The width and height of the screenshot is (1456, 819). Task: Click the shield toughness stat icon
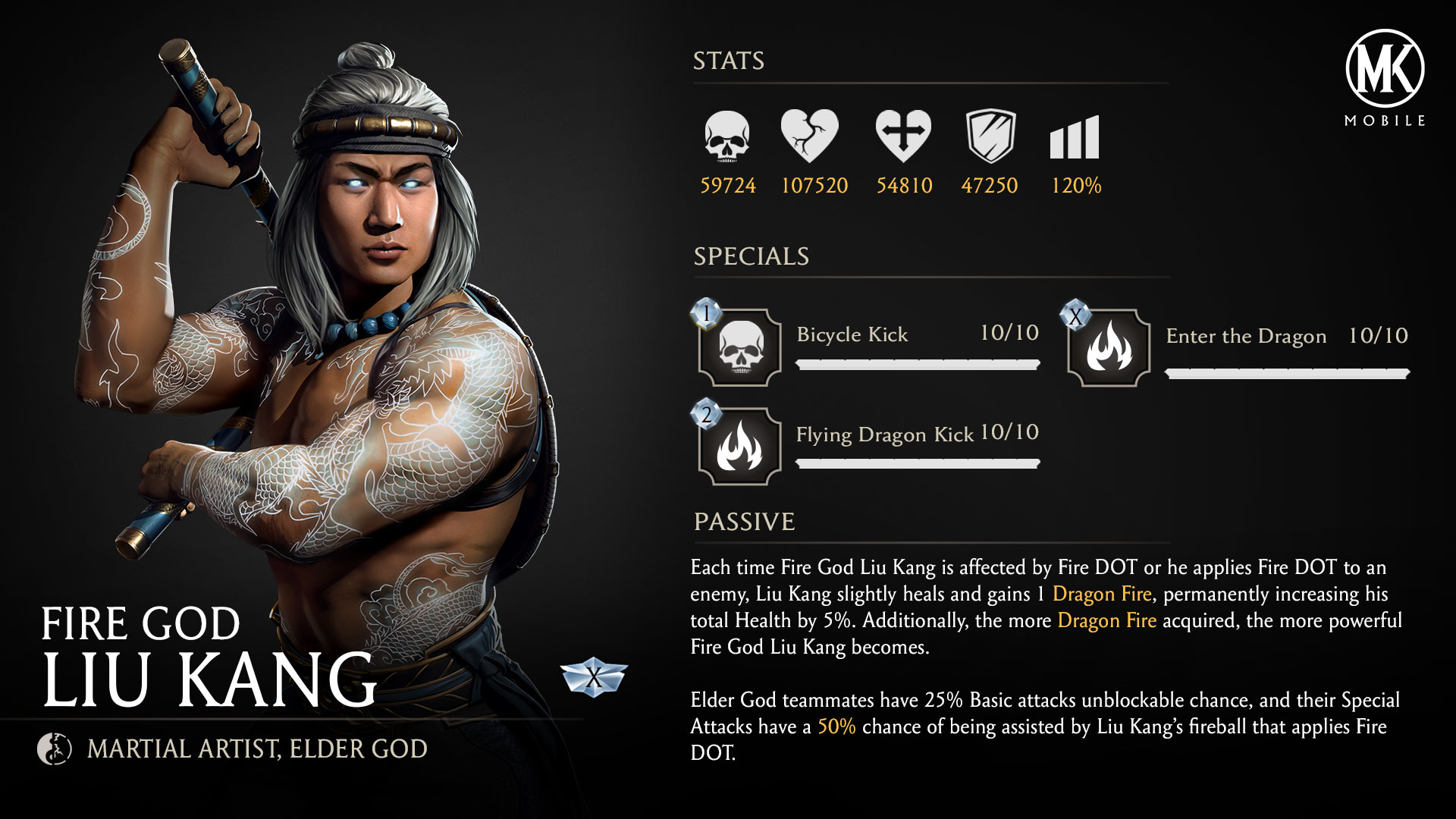pyautogui.click(x=990, y=136)
